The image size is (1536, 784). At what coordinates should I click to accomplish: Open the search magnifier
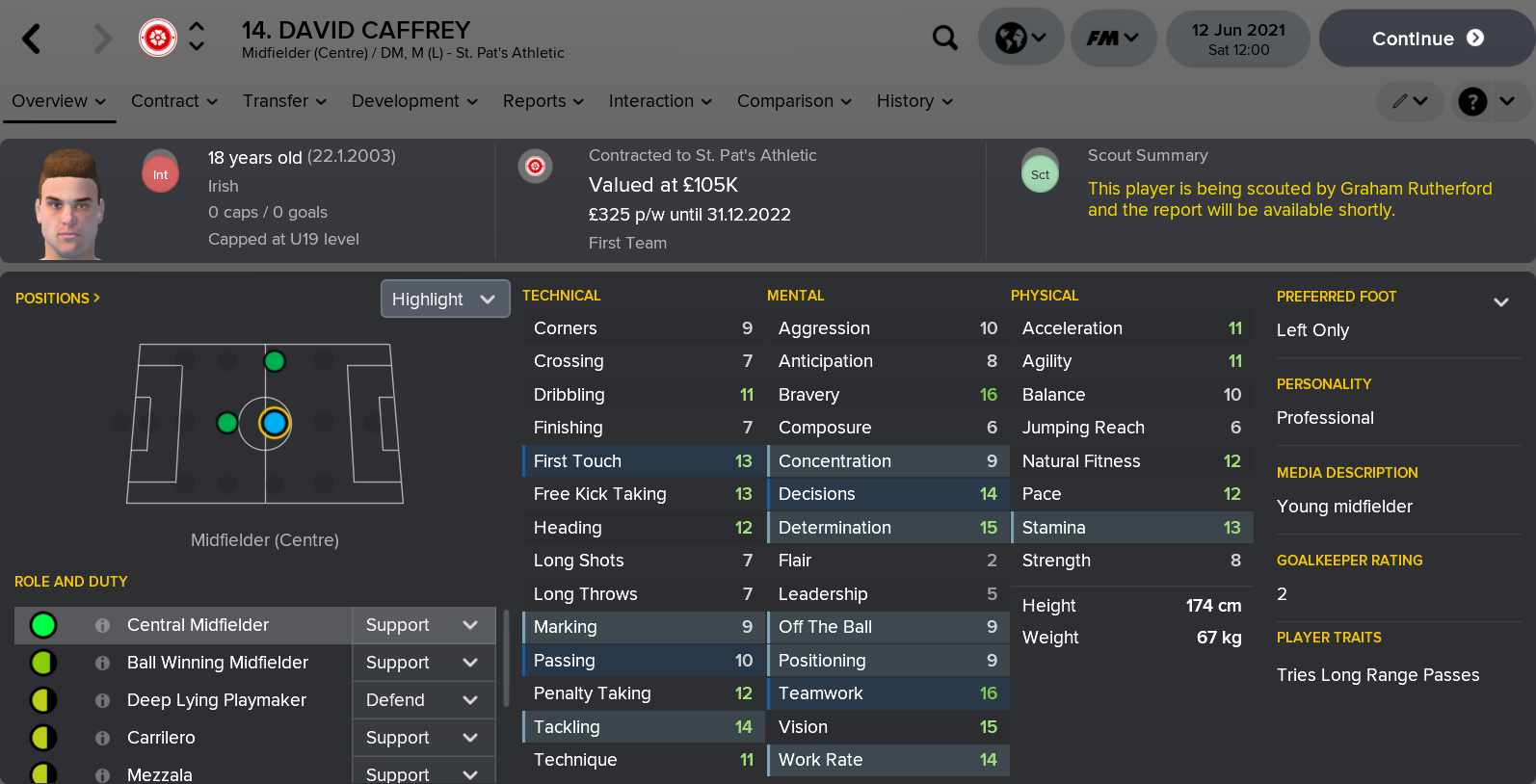click(945, 39)
